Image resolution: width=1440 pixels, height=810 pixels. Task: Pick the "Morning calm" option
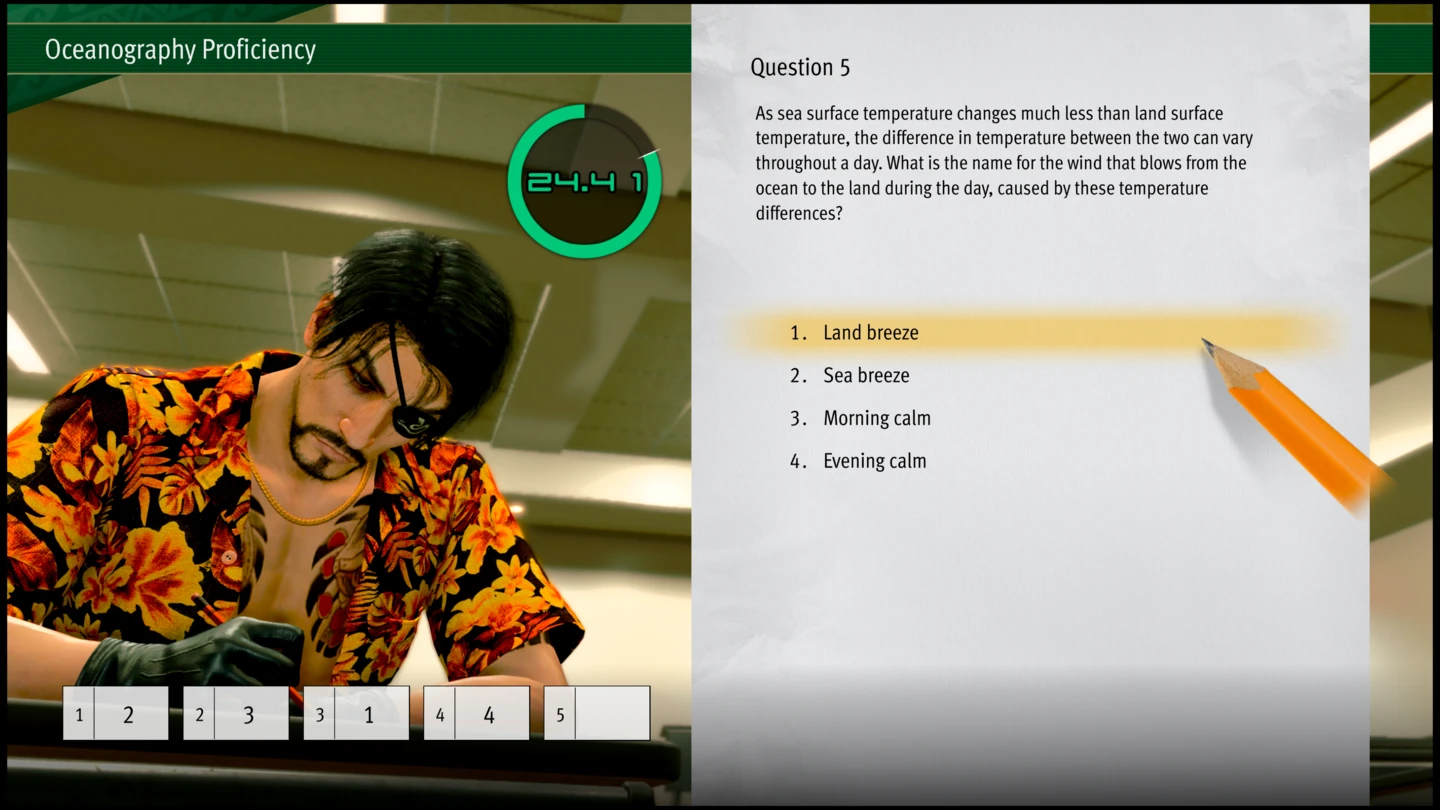(x=876, y=419)
